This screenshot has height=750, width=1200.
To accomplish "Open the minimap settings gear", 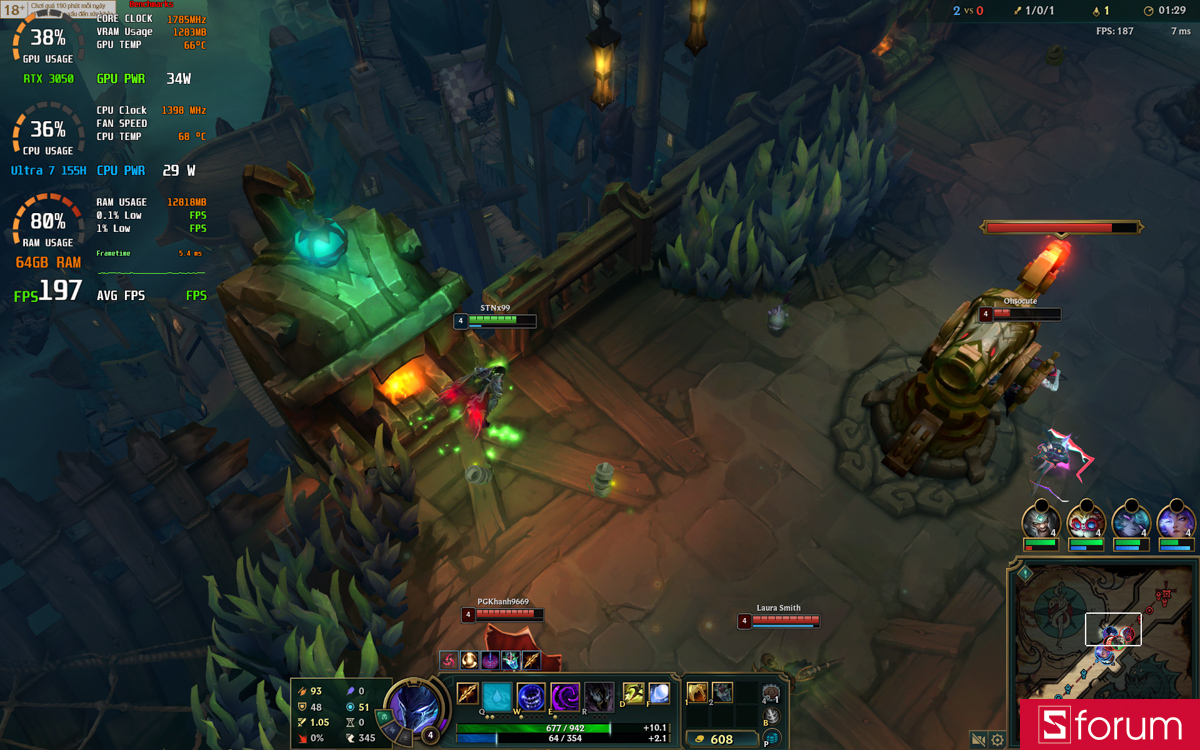I will coord(997,740).
